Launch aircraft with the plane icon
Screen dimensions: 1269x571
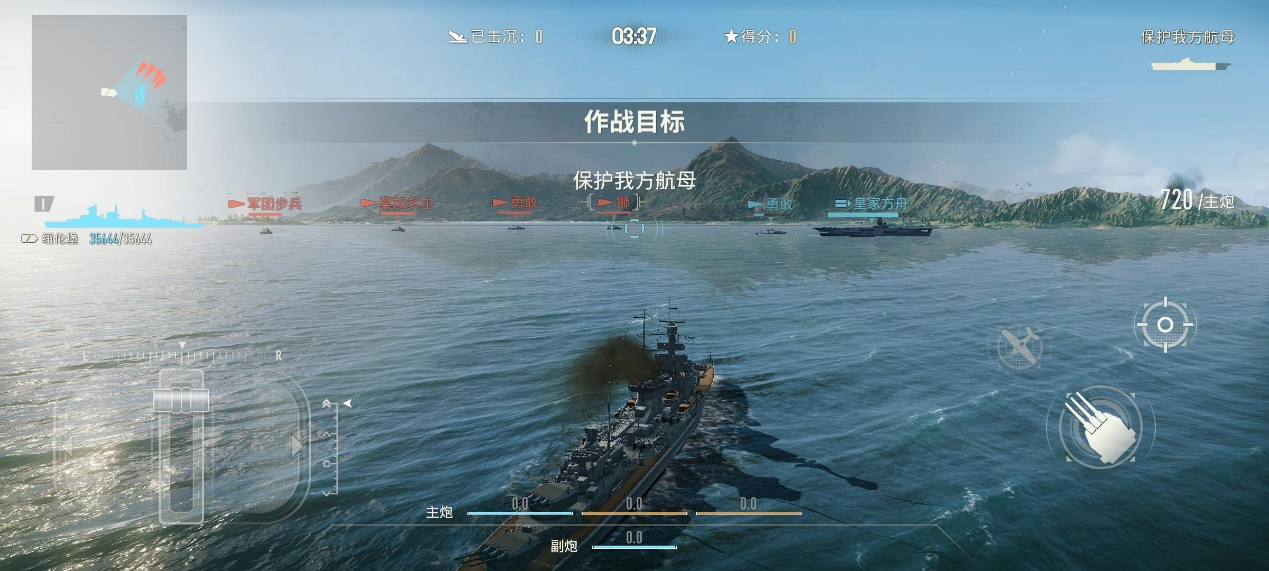coord(1019,346)
